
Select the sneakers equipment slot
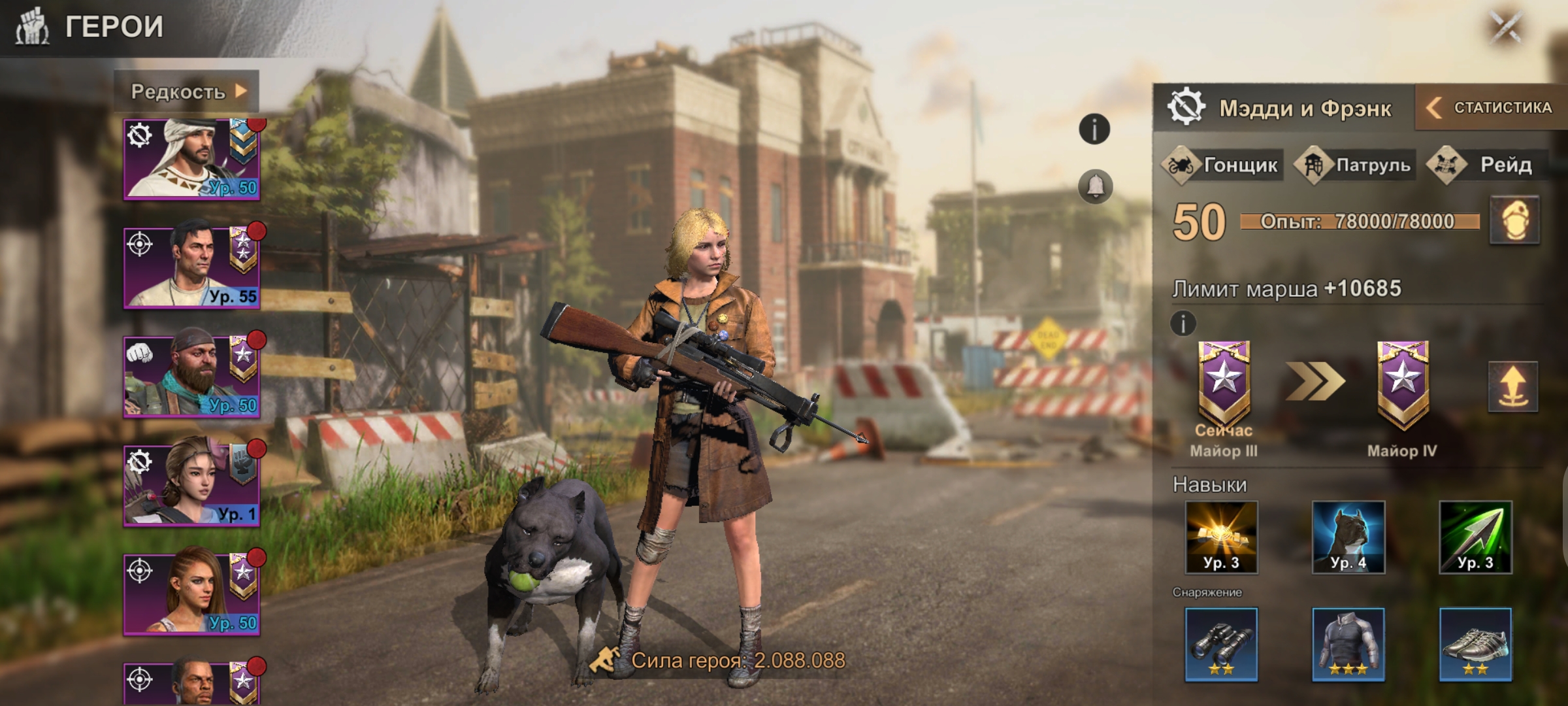(x=1475, y=644)
